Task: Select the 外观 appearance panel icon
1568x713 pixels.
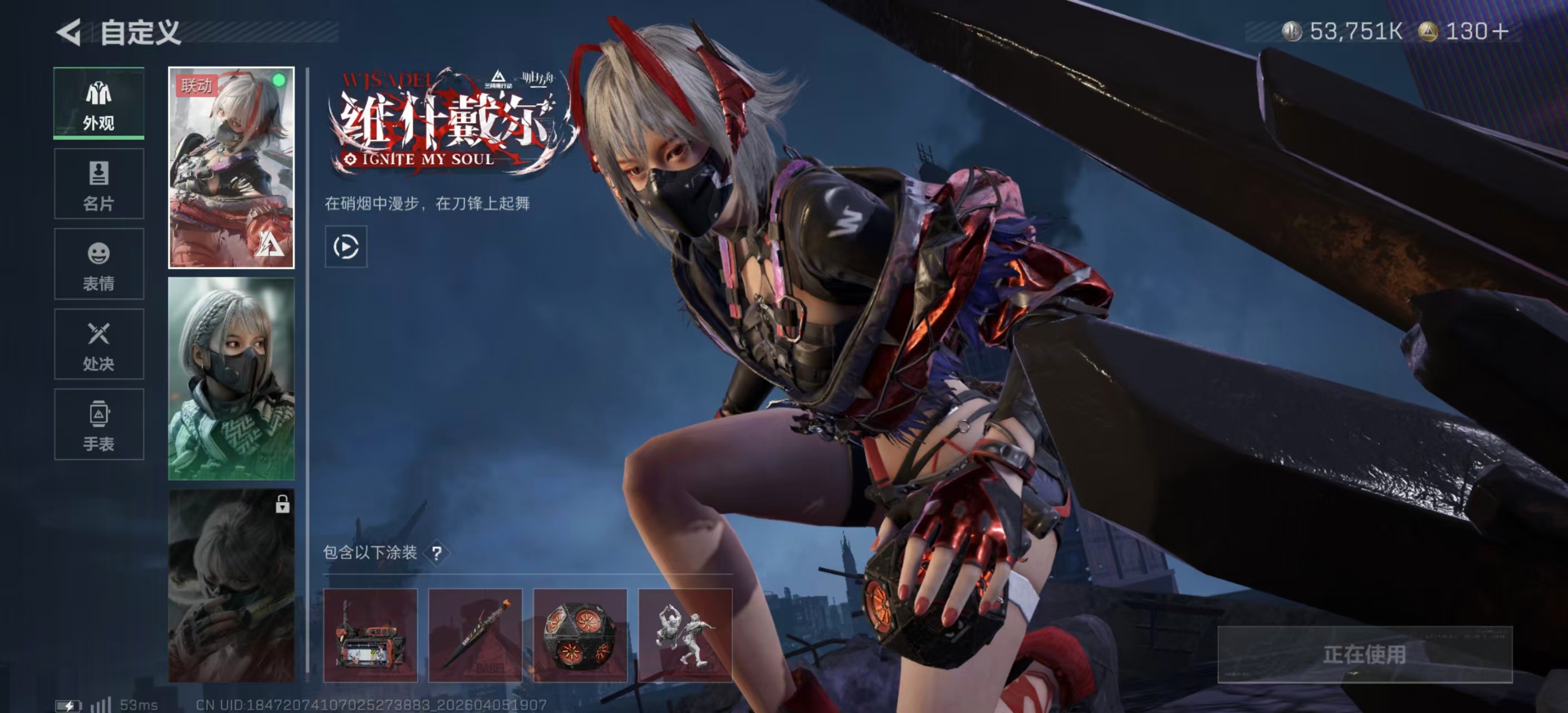Action: 99,102
